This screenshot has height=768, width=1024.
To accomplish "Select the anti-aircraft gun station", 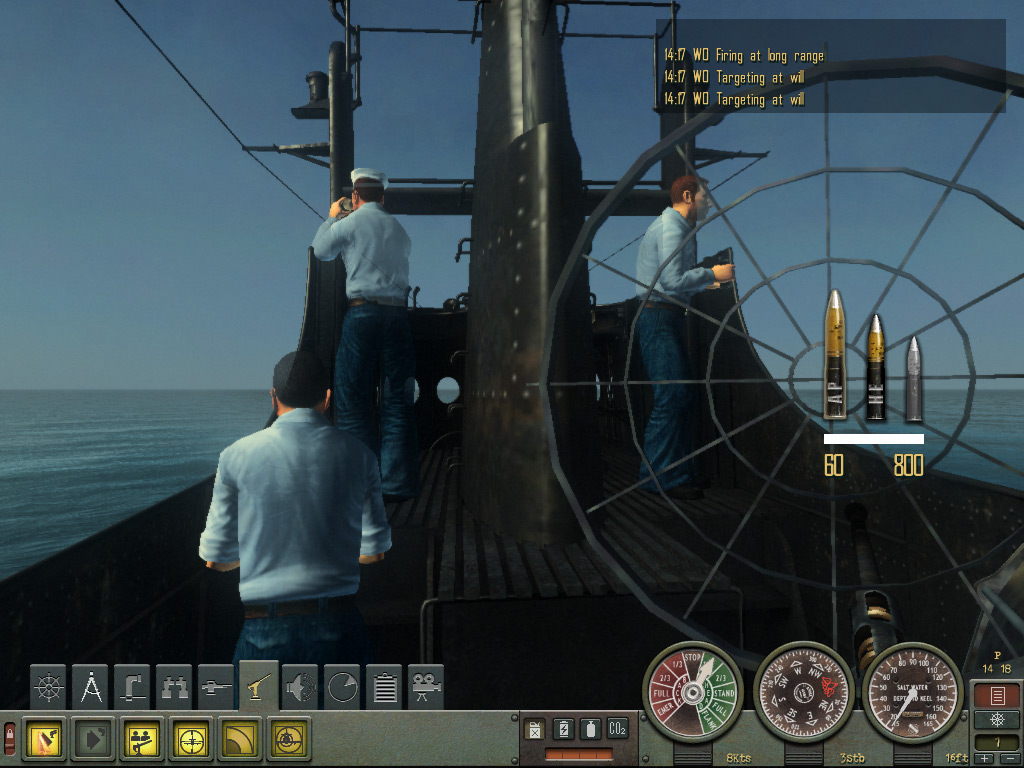I will pyautogui.click(x=259, y=687).
